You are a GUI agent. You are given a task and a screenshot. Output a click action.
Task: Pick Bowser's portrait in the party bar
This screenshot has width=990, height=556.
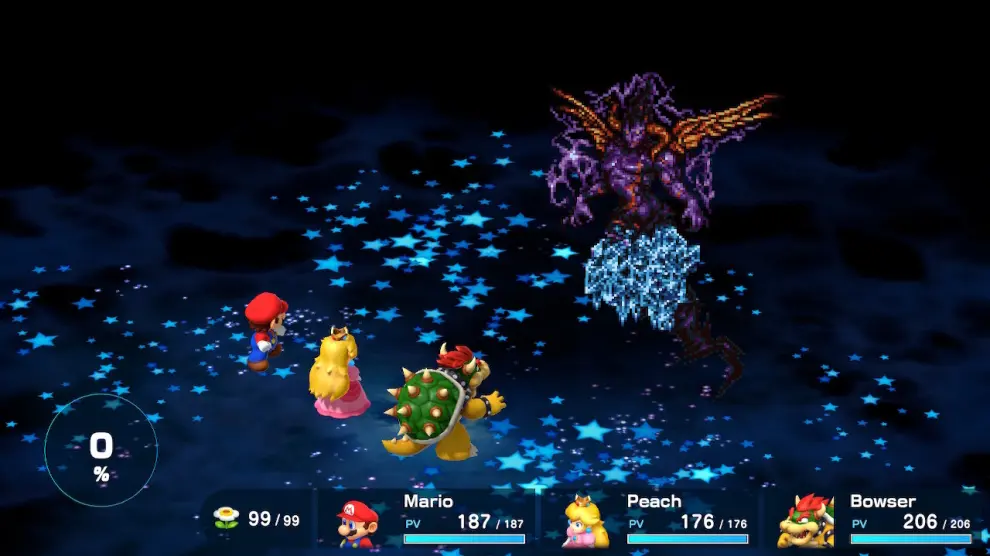806,521
